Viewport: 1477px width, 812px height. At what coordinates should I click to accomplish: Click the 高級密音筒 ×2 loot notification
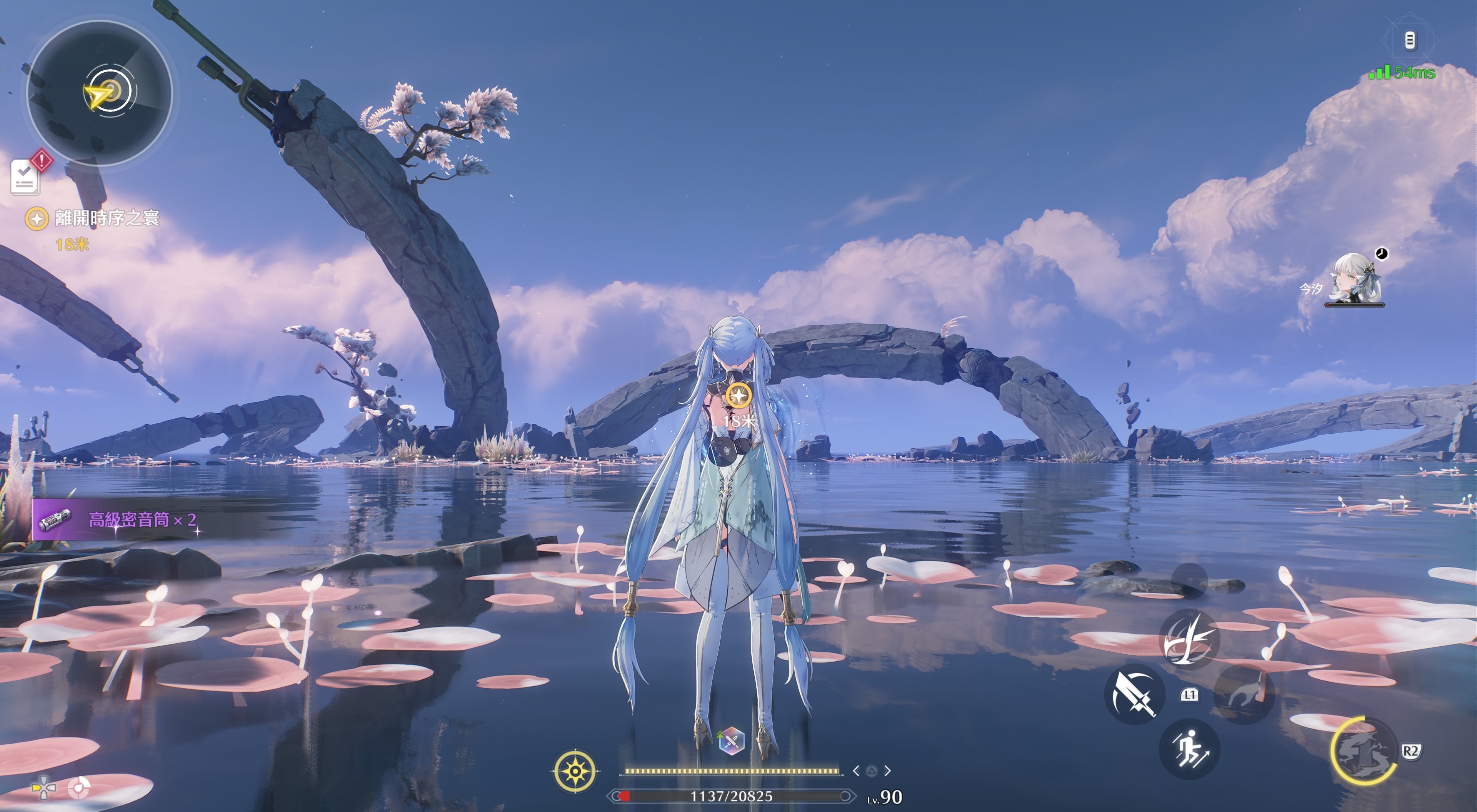tap(142, 520)
